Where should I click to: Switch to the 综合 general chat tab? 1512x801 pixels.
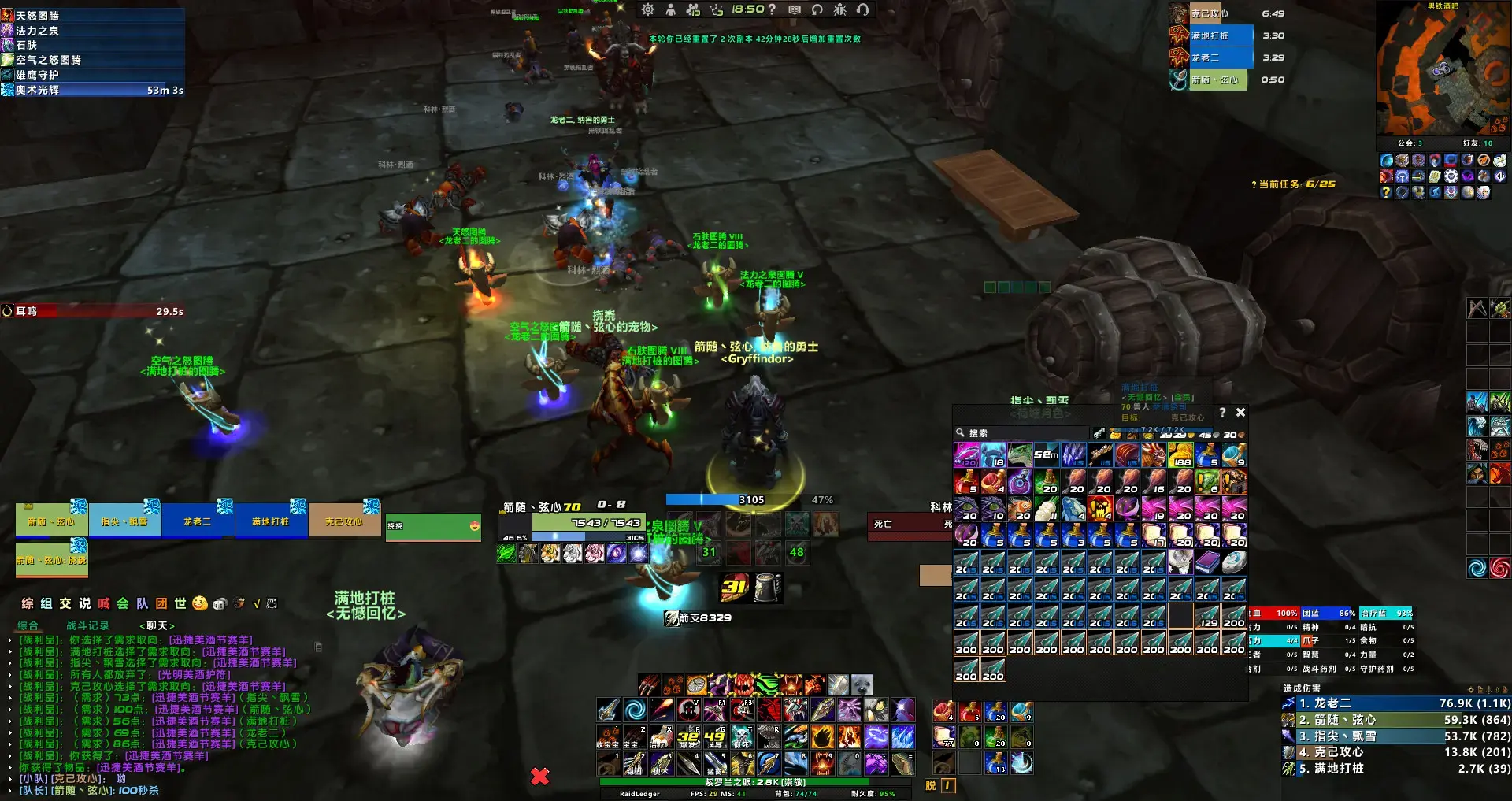coord(28,625)
